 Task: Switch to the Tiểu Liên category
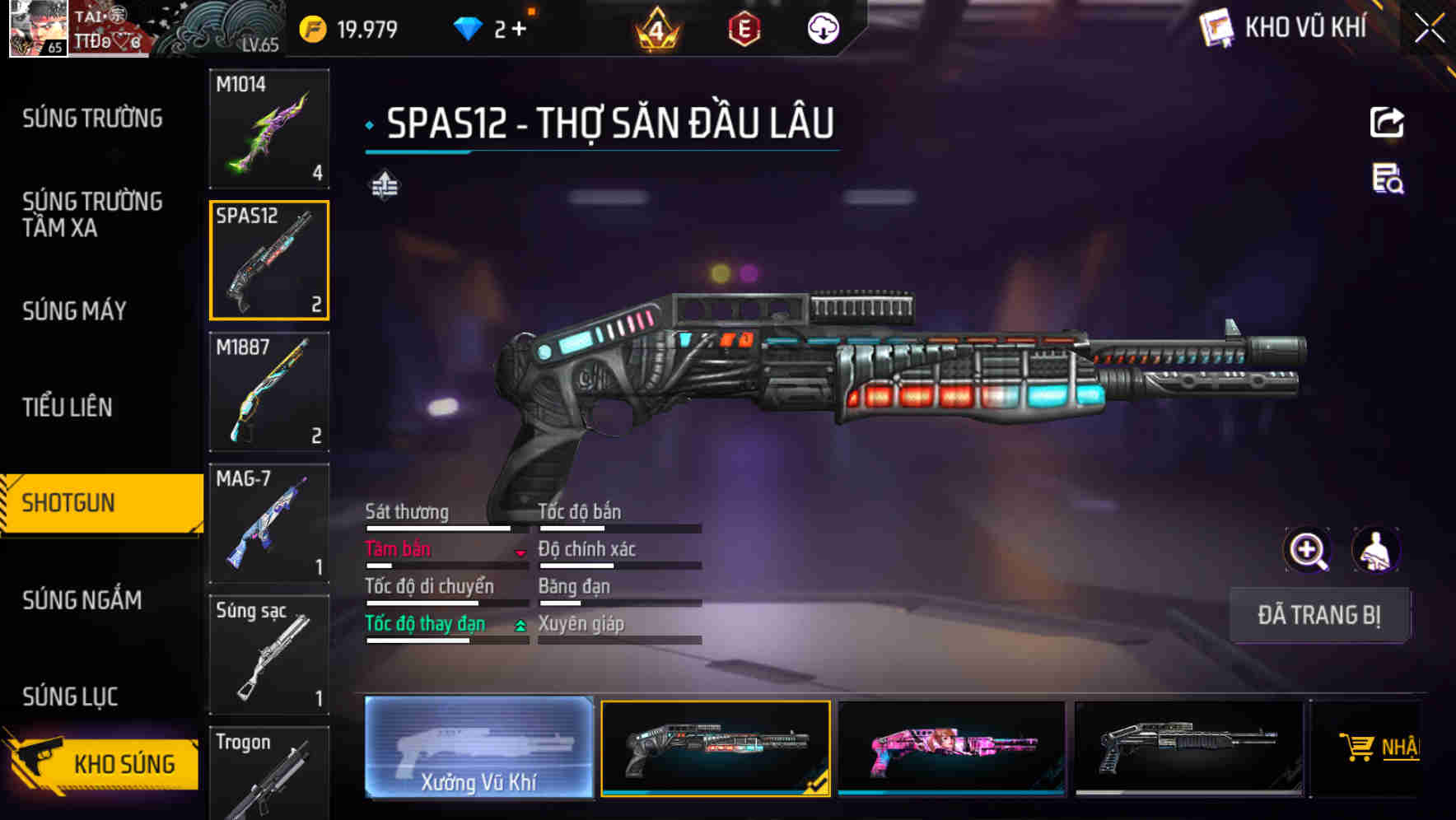[68, 408]
